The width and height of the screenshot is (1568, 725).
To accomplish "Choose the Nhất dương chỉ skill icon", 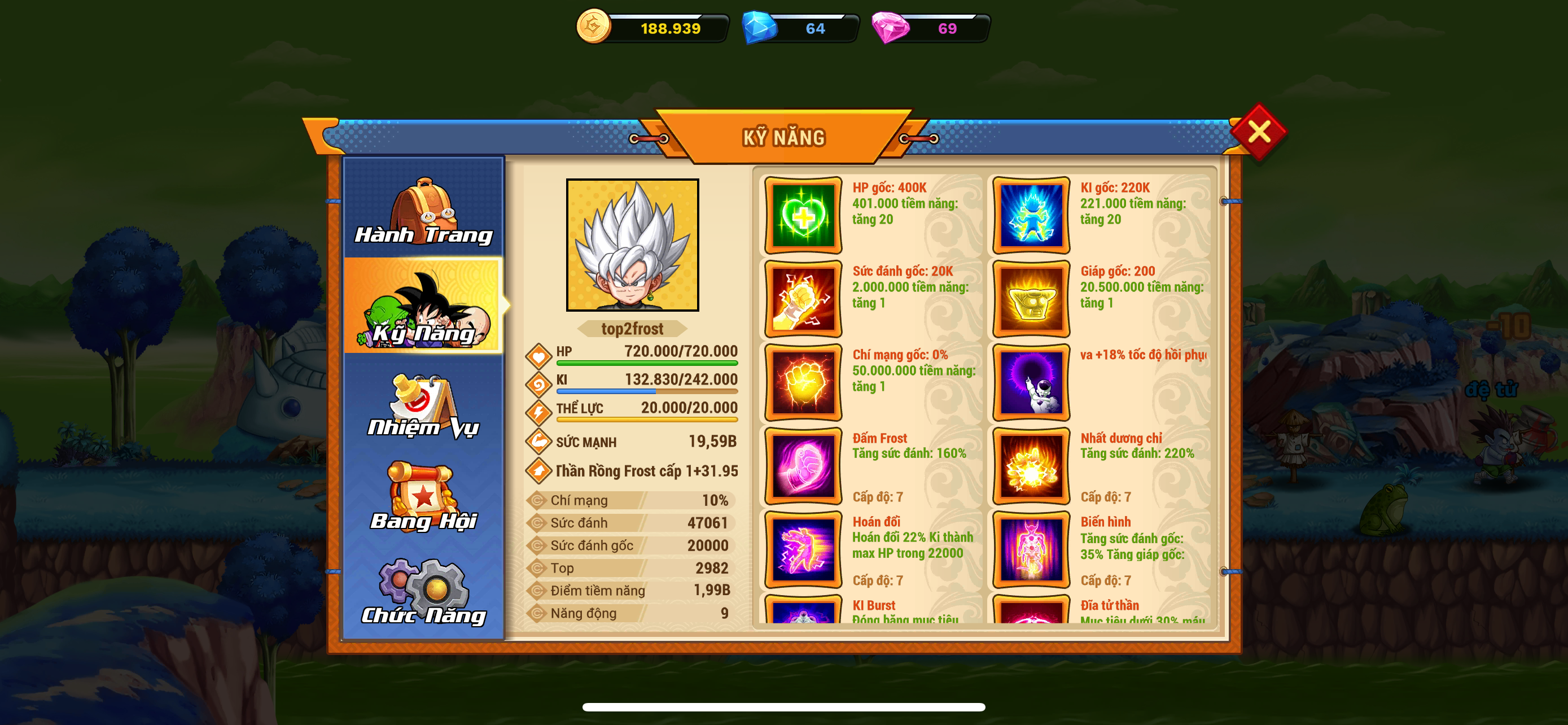I will click(x=1031, y=466).
